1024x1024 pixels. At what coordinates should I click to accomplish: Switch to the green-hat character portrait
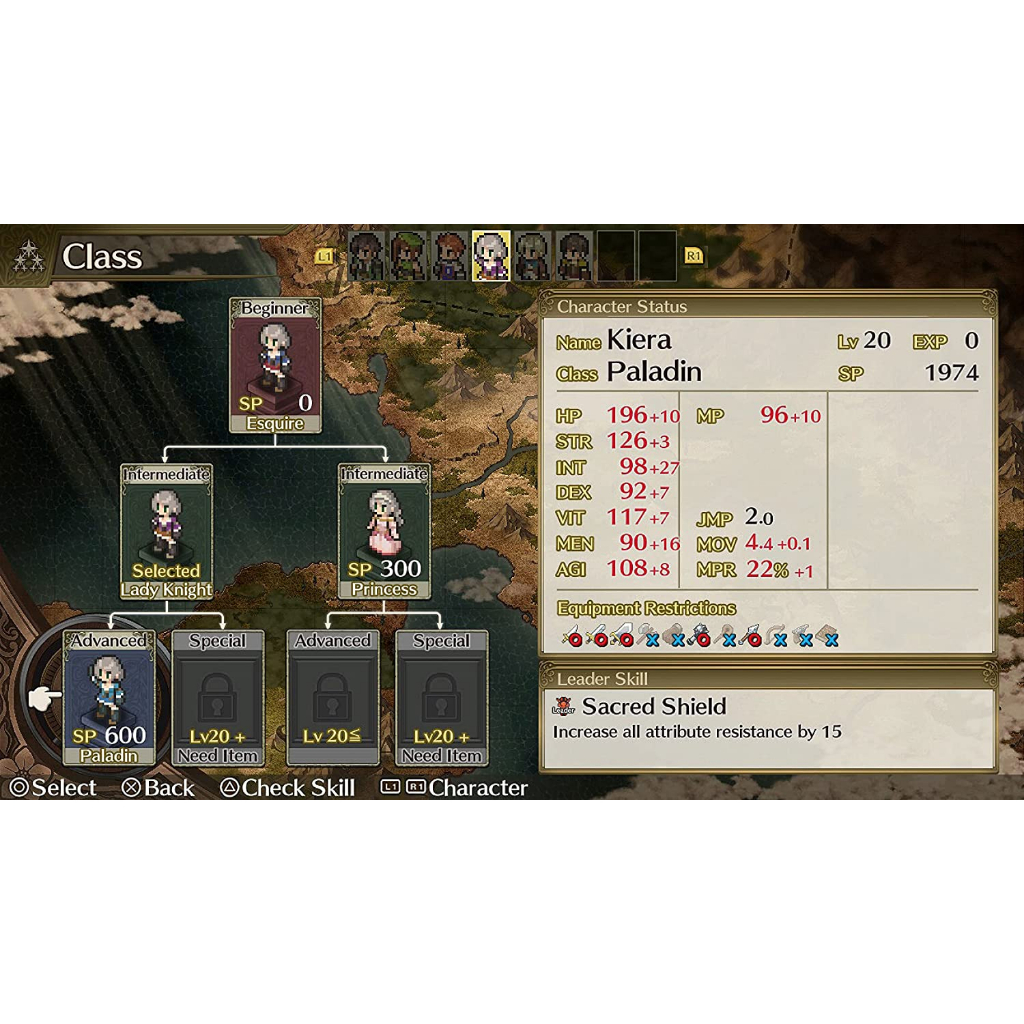tap(408, 256)
